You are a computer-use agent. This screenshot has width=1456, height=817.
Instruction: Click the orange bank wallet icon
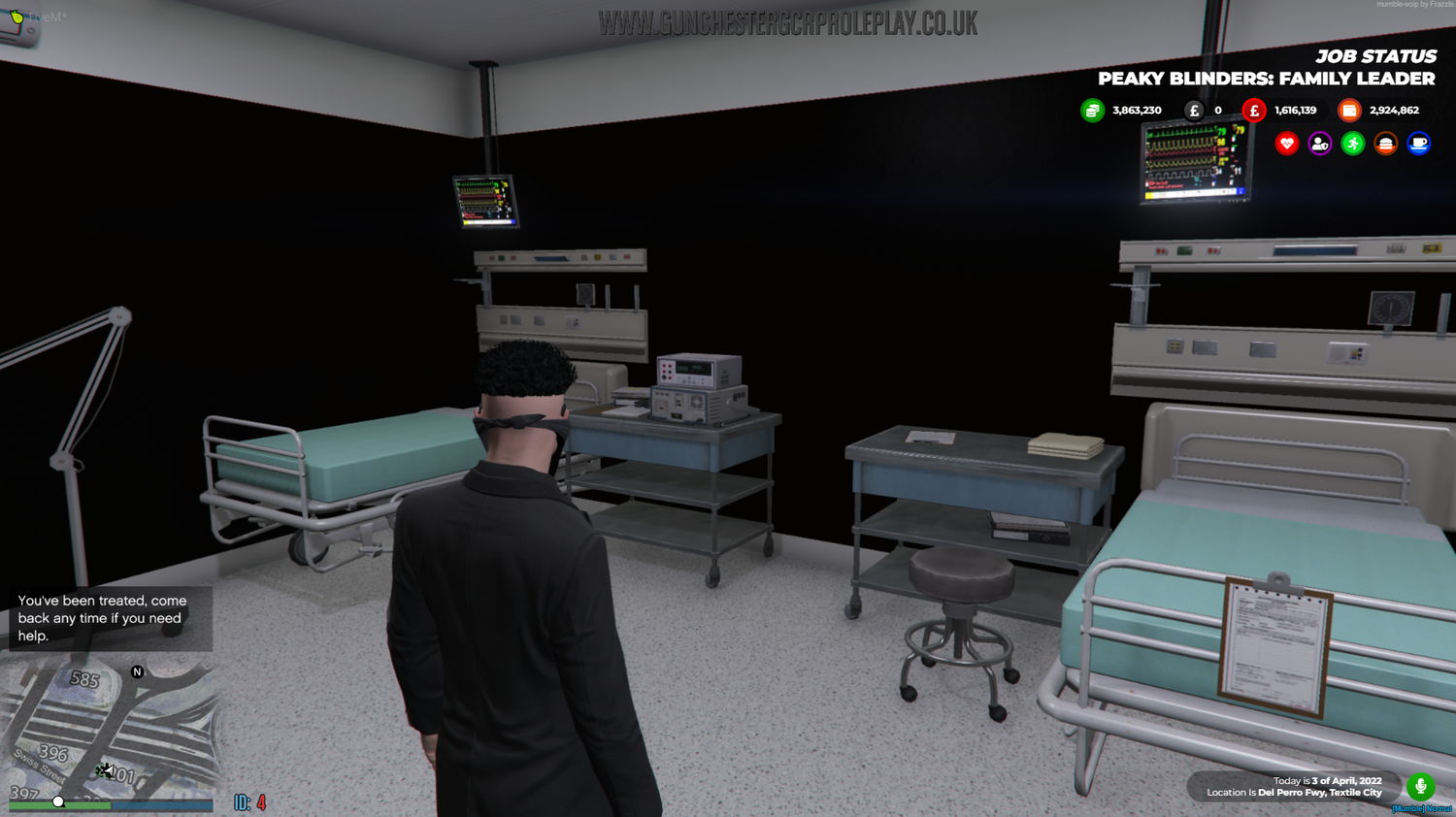1349,110
